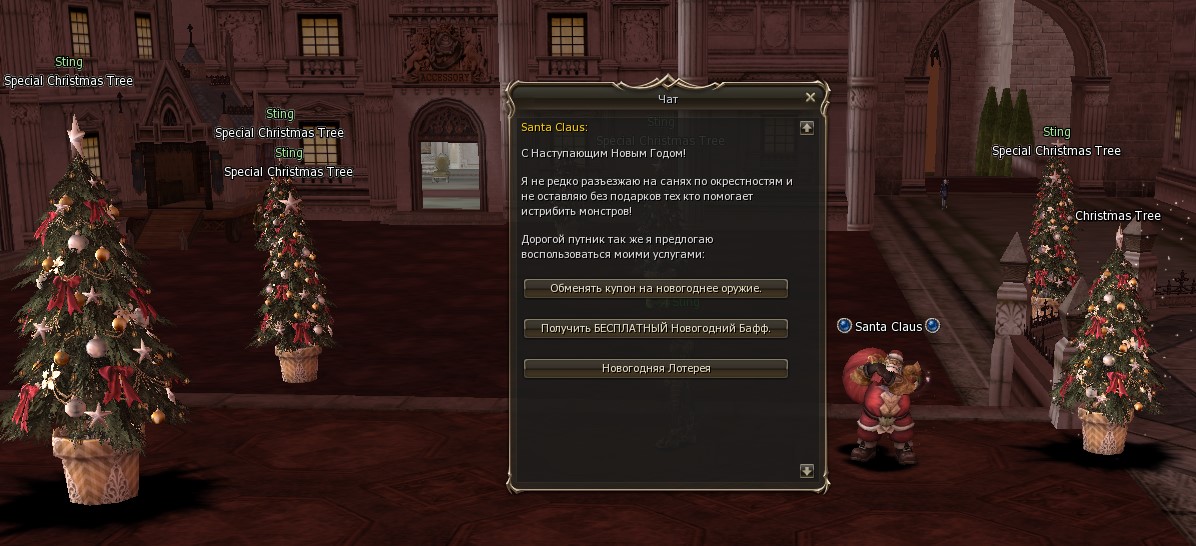Screen dimensions: 1196x546
Task: Click the dialog's scroll-down arrow
Action: [x=807, y=471]
